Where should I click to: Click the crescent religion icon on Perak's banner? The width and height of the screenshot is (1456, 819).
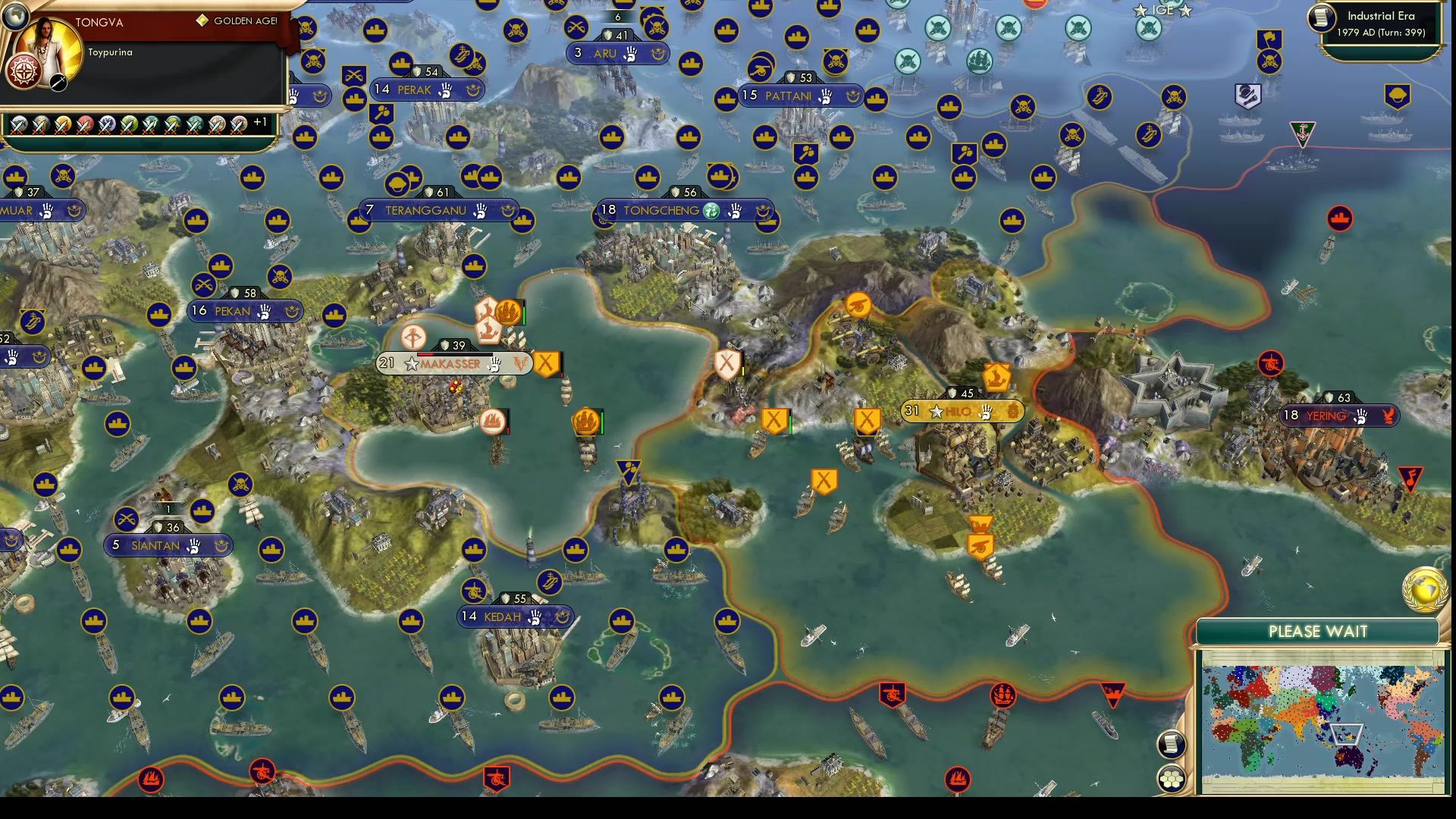(x=473, y=90)
